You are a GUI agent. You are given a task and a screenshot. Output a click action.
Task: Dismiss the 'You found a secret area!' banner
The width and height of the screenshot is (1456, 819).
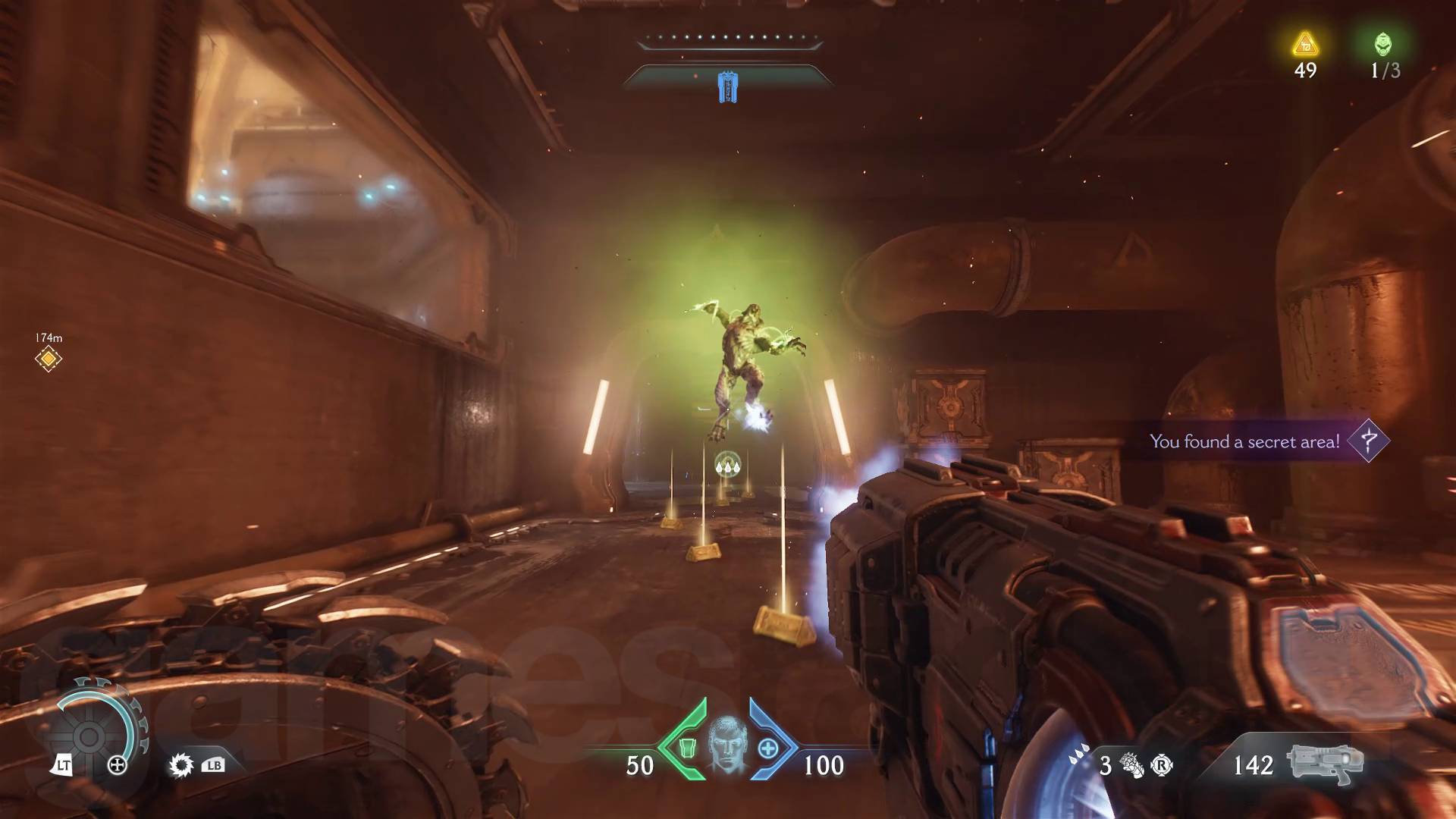(x=1247, y=441)
